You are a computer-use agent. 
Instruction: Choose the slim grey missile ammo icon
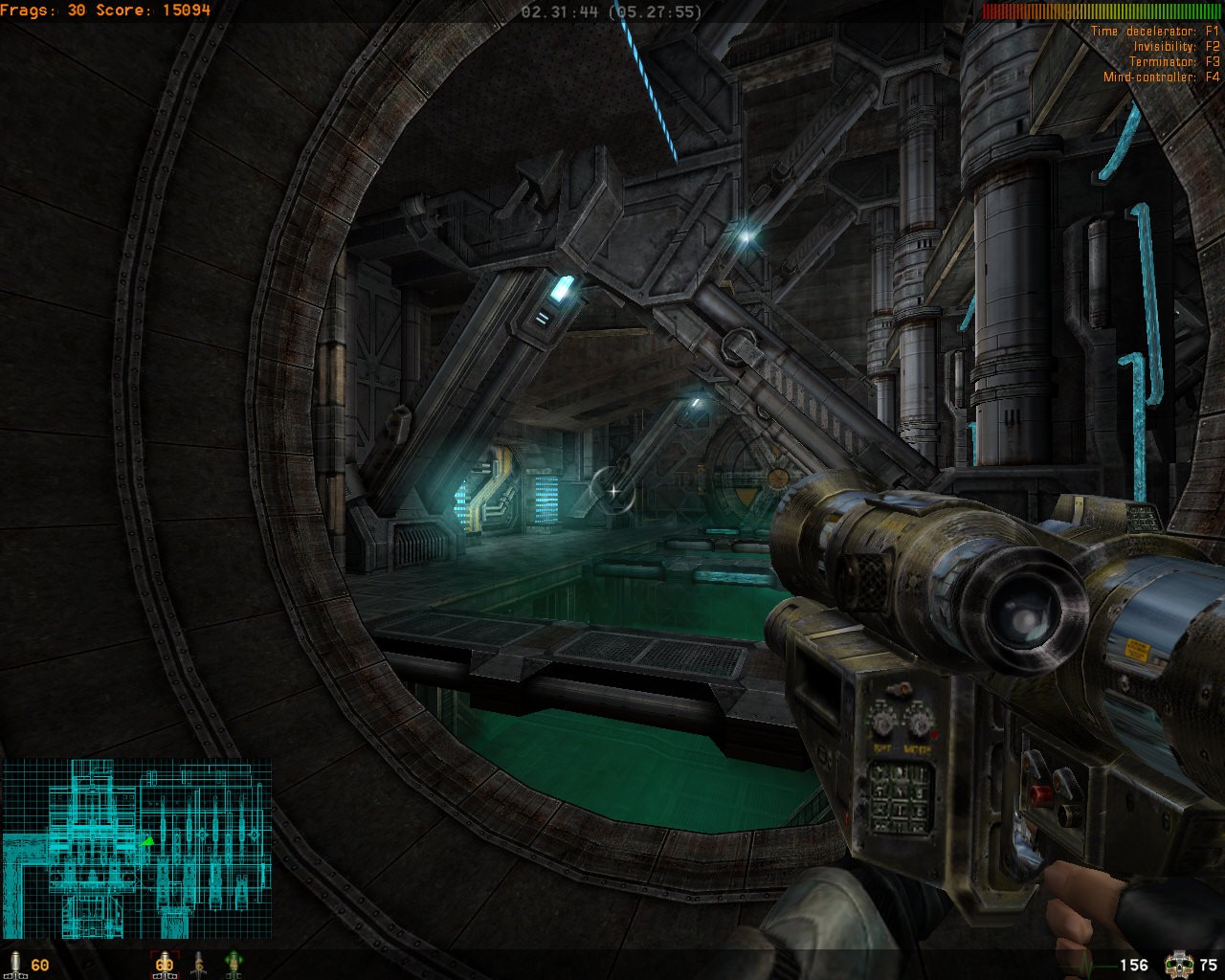(199, 963)
